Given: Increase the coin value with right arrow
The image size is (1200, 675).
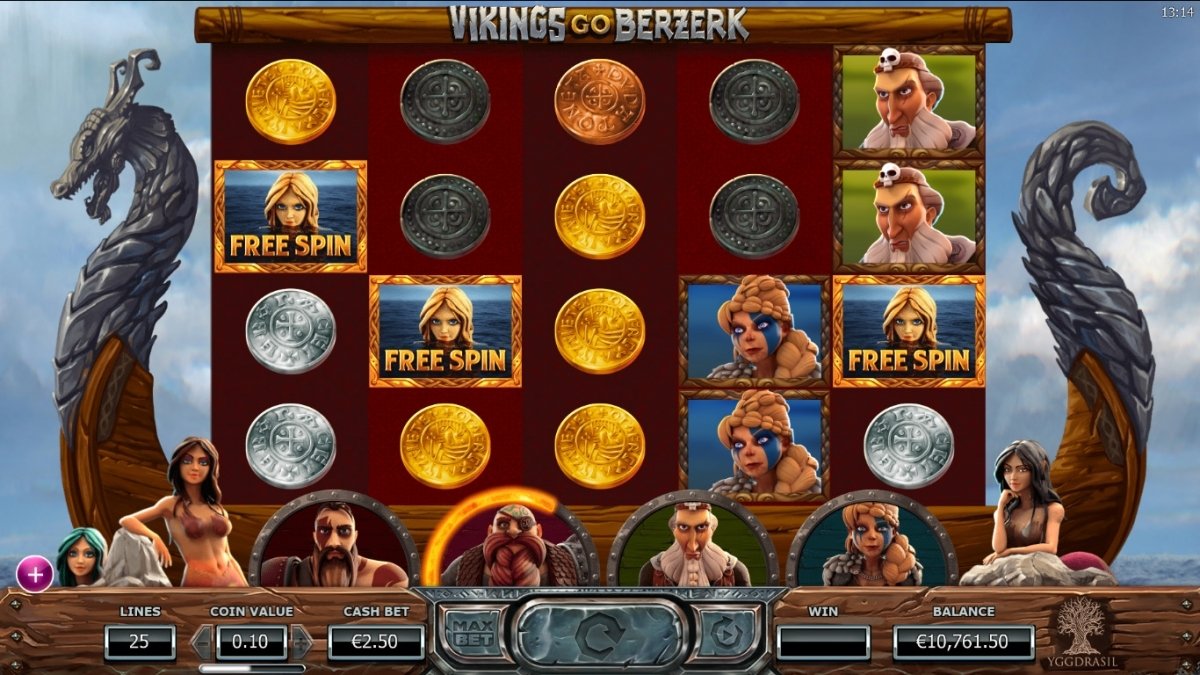Looking at the screenshot, I should (301, 641).
